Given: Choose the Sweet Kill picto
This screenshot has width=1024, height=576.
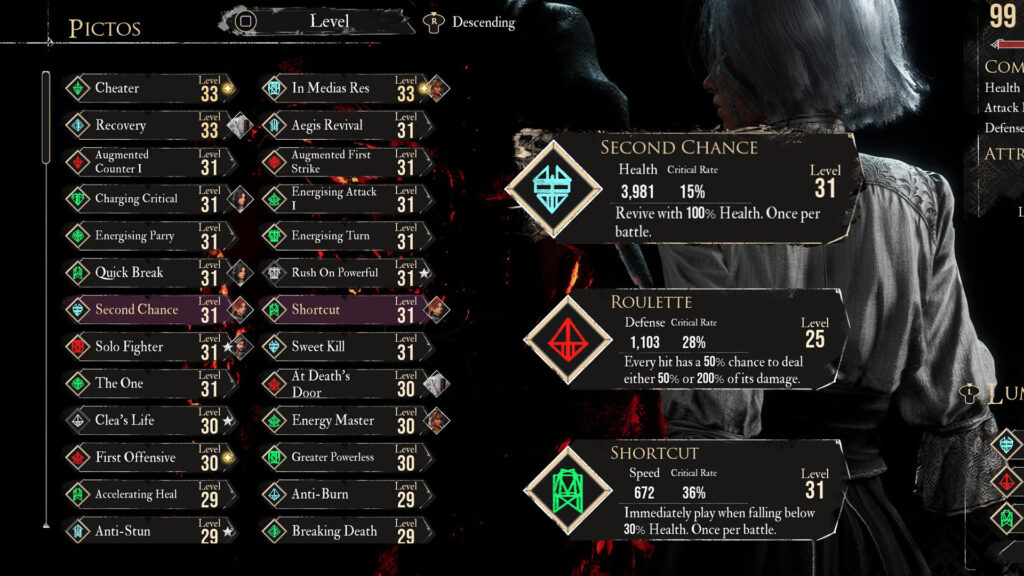Looking at the screenshot, I should [x=345, y=346].
